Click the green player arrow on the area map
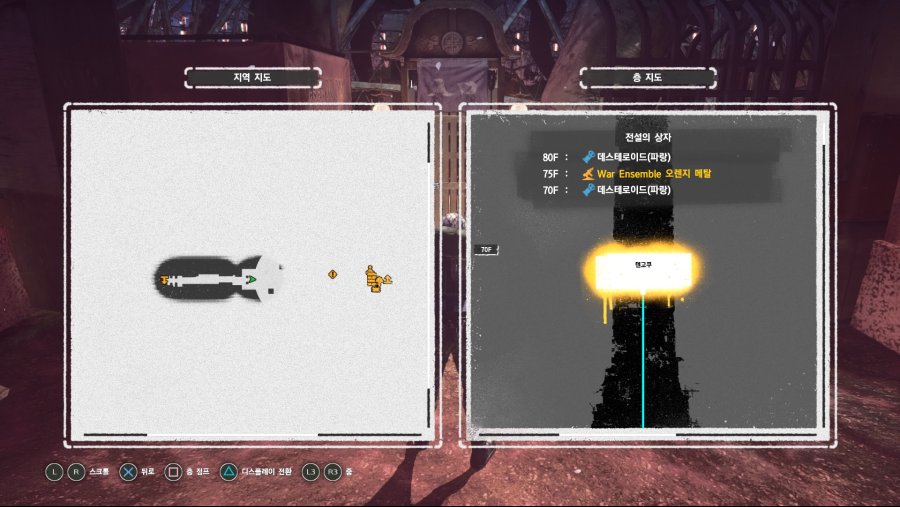The height and width of the screenshot is (507, 900). [x=252, y=279]
